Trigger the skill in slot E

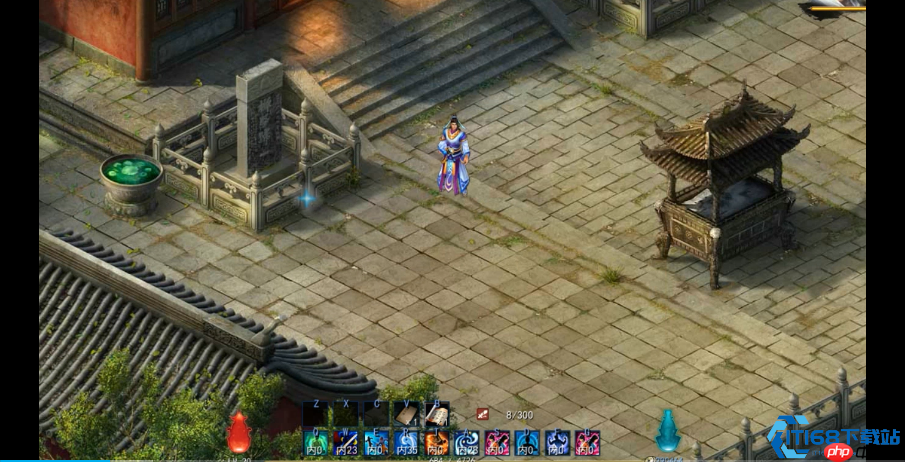(x=376, y=443)
